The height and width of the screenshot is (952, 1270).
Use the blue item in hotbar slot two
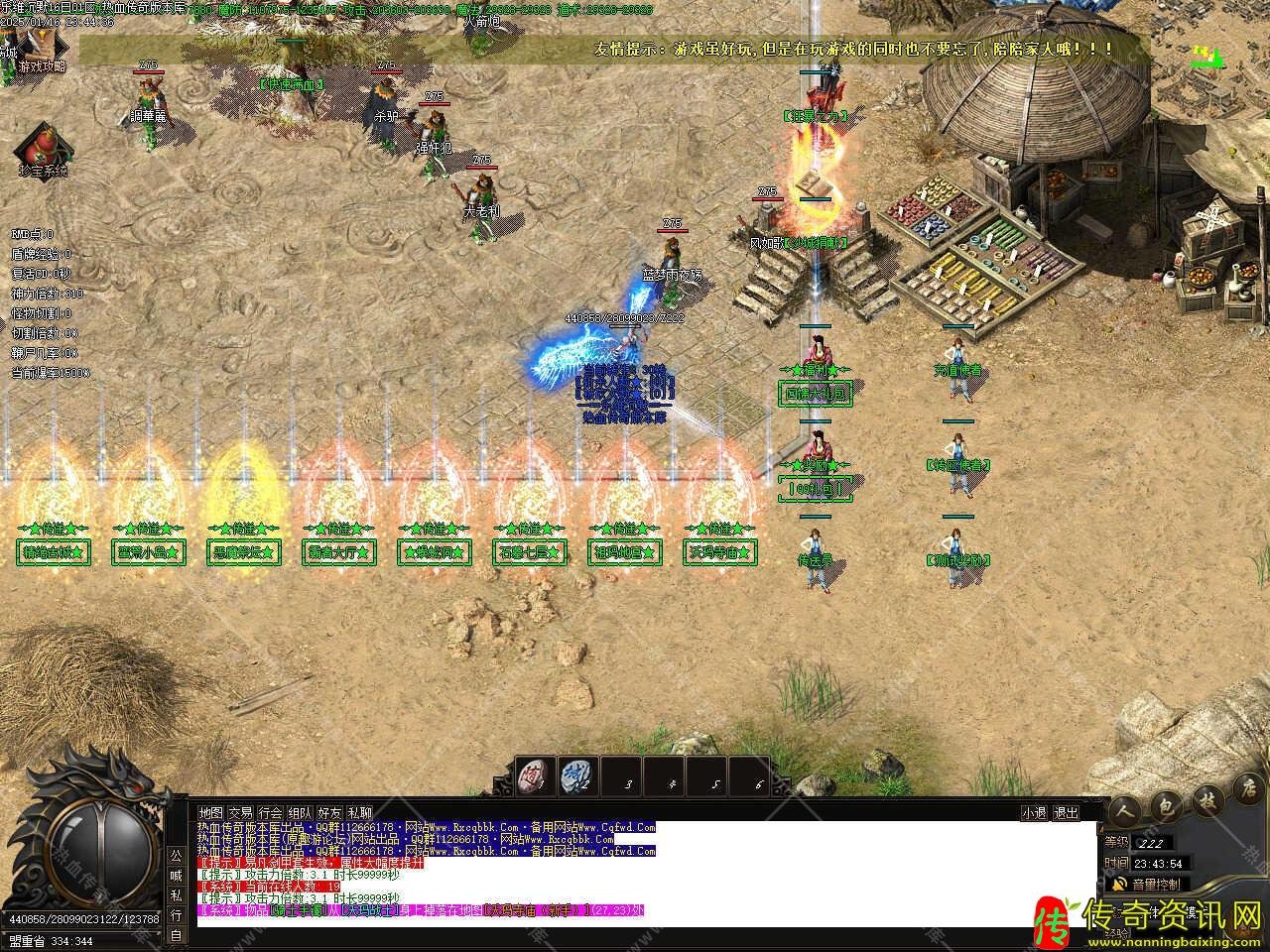coord(576,775)
